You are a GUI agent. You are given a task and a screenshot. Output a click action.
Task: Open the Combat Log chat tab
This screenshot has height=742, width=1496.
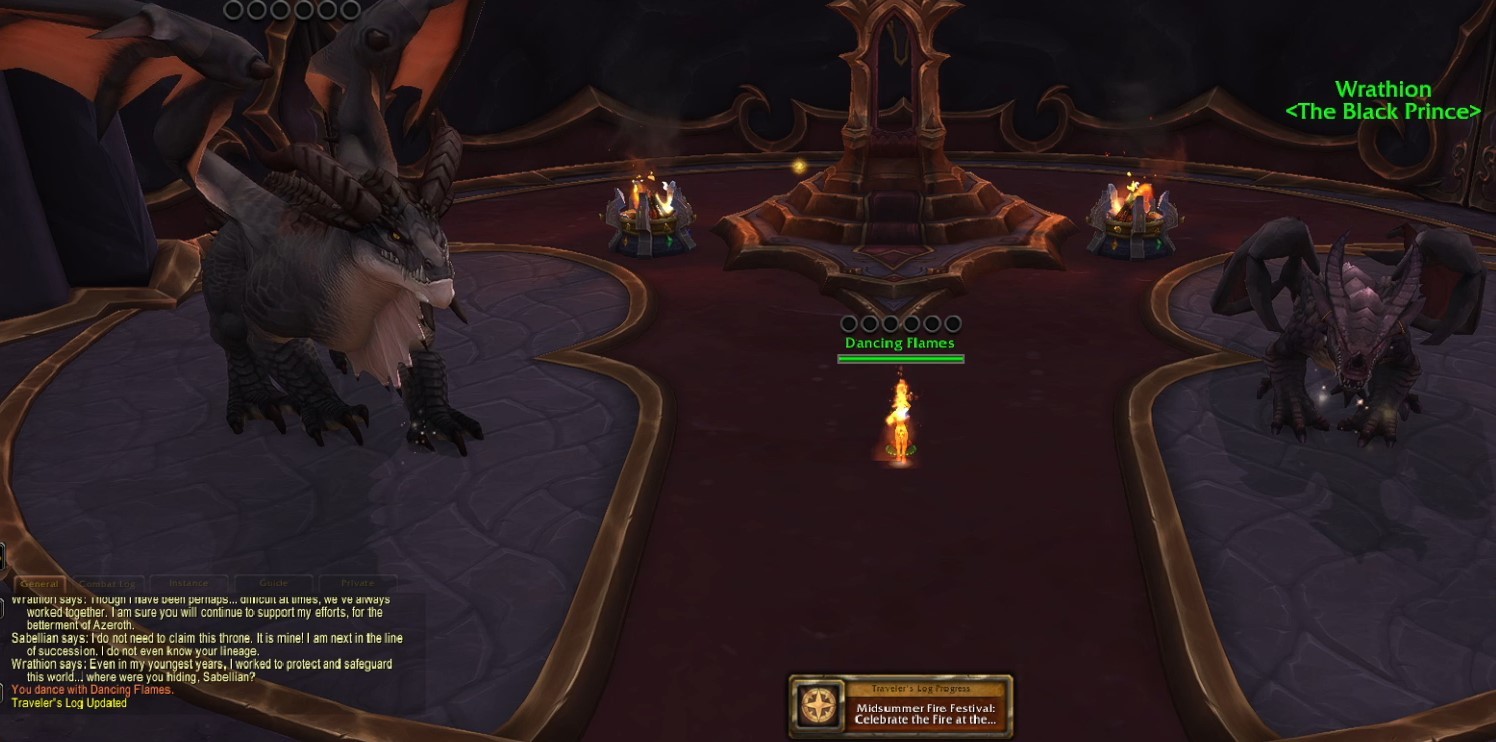pos(107,583)
